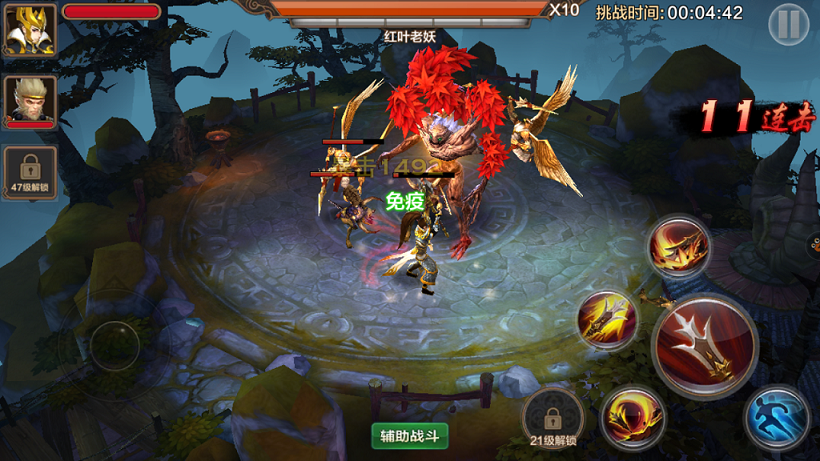
Task: Cast the fiery whirlwind slash skill
Action: pos(679,248)
